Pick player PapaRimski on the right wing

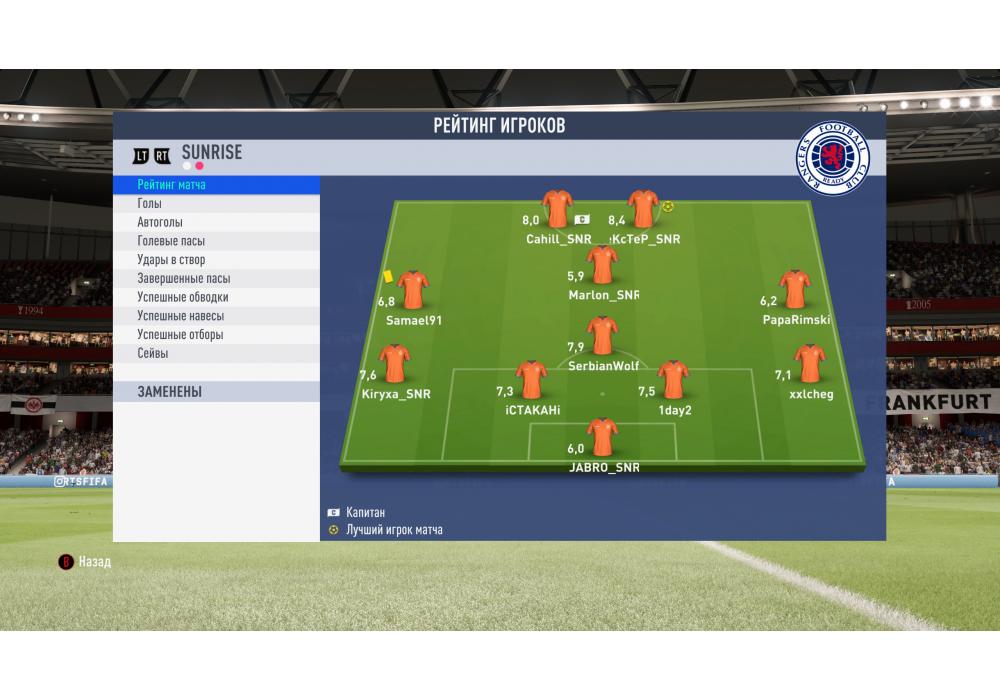[795, 290]
